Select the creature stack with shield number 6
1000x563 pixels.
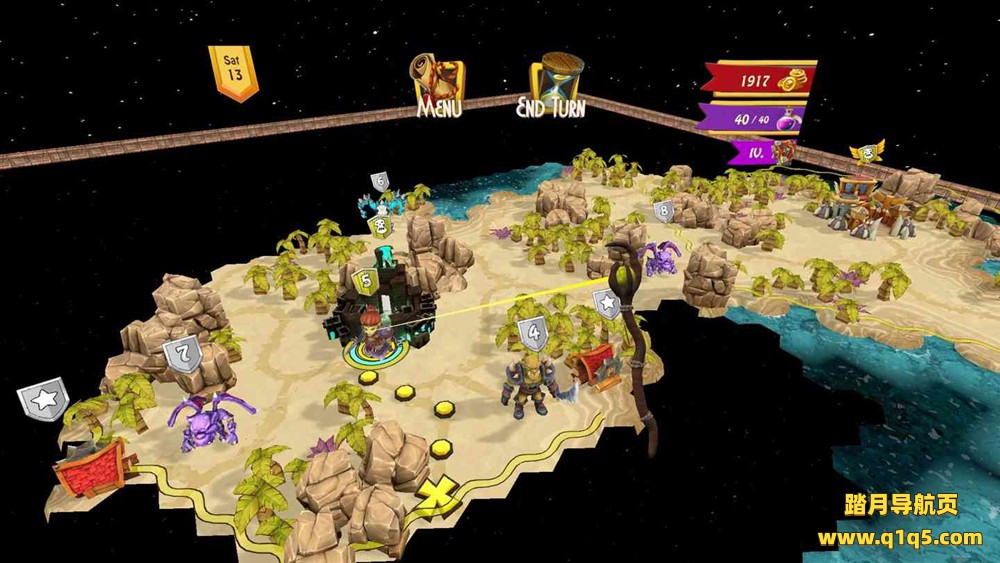tap(380, 202)
